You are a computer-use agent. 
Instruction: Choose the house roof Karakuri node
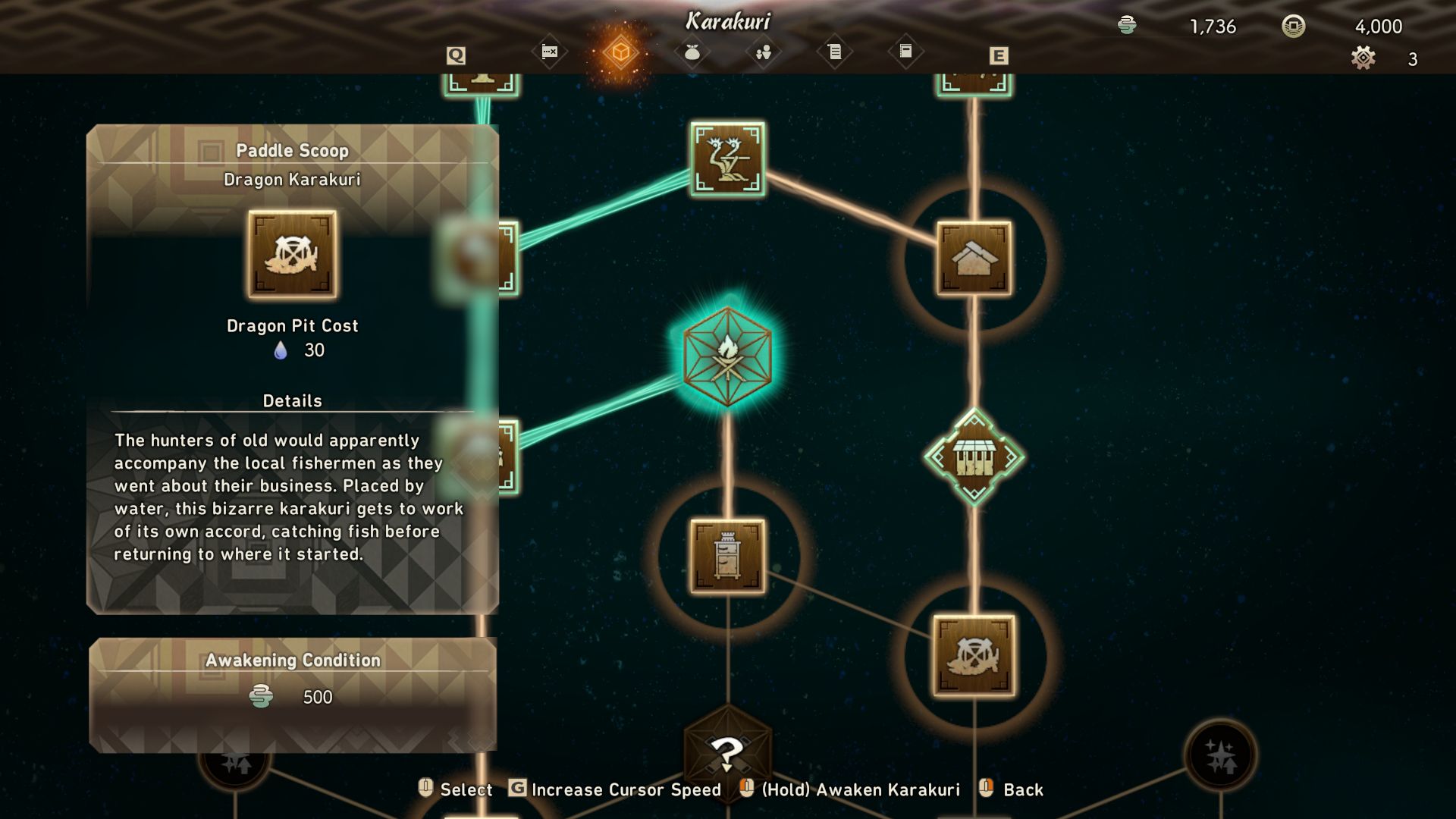coord(974,259)
